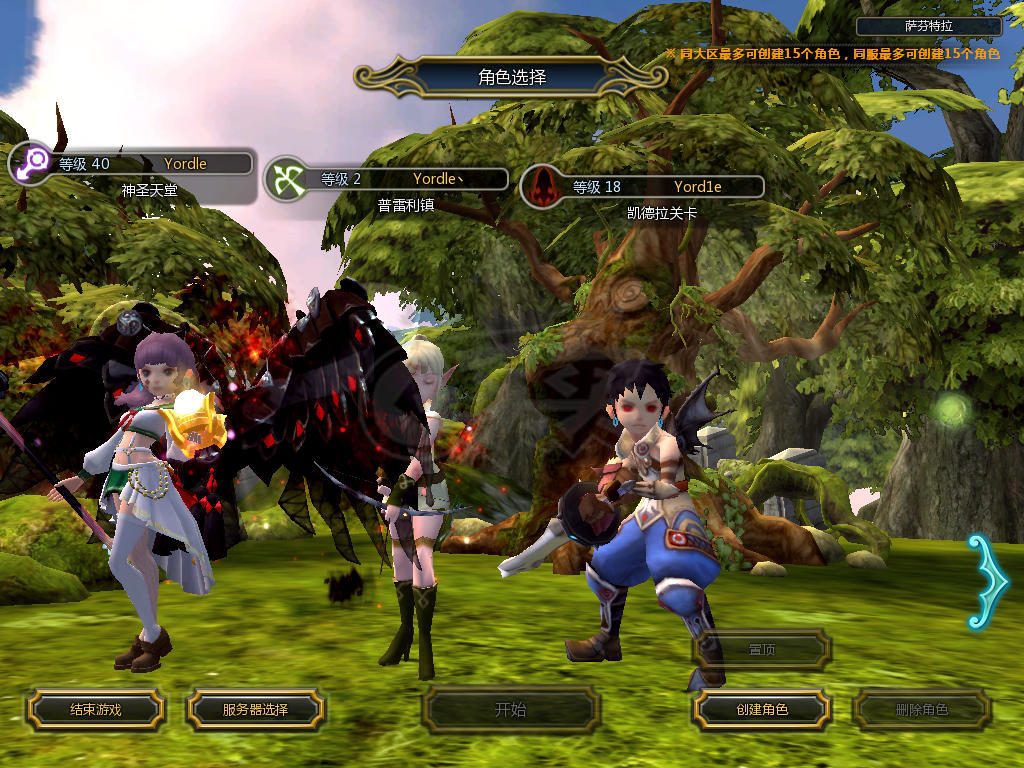Click the 萨芬特拉 server name box
The width and height of the screenshot is (1024, 768).
(x=929, y=27)
